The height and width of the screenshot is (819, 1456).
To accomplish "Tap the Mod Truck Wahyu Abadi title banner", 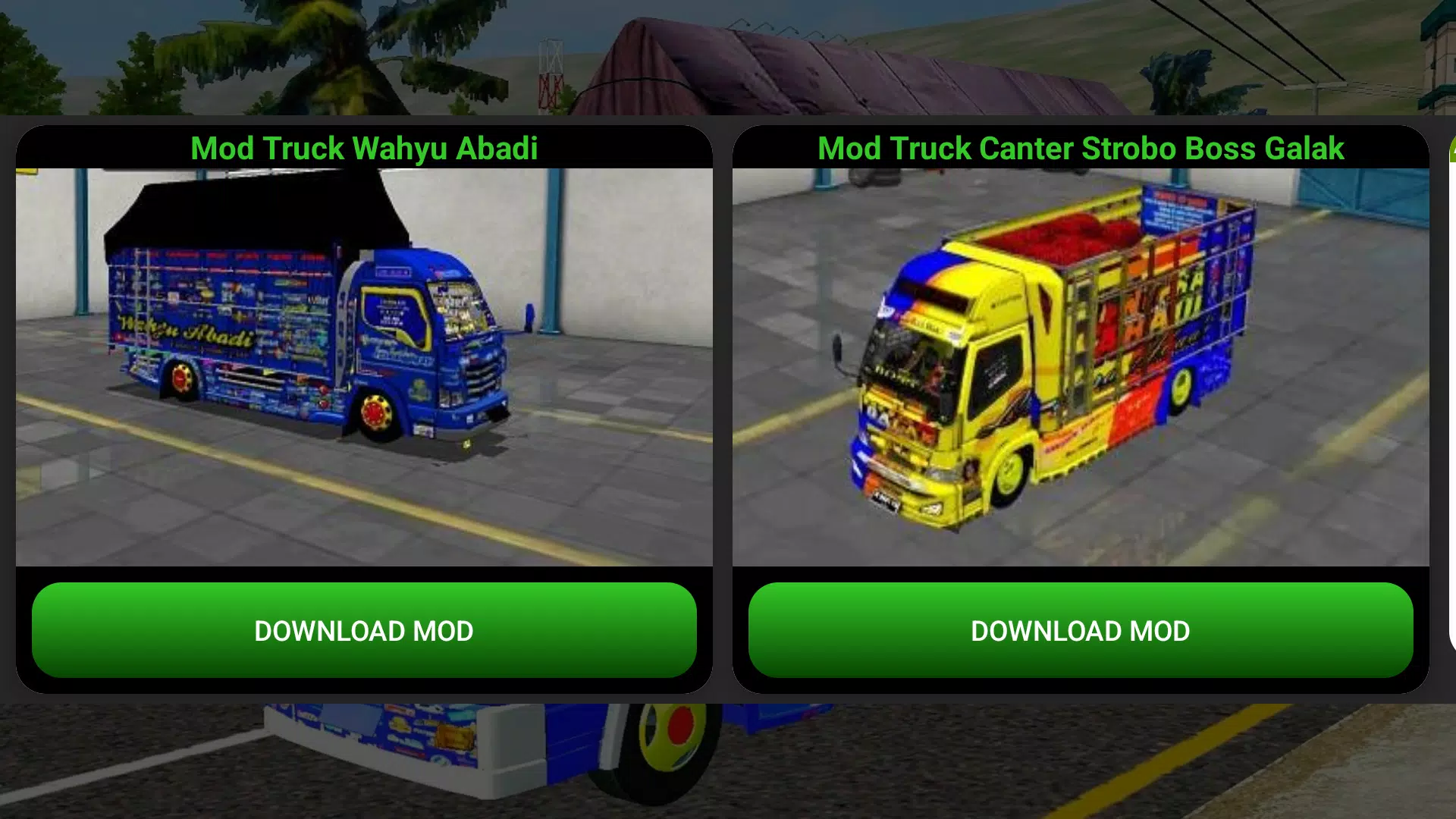I will (x=364, y=149).
